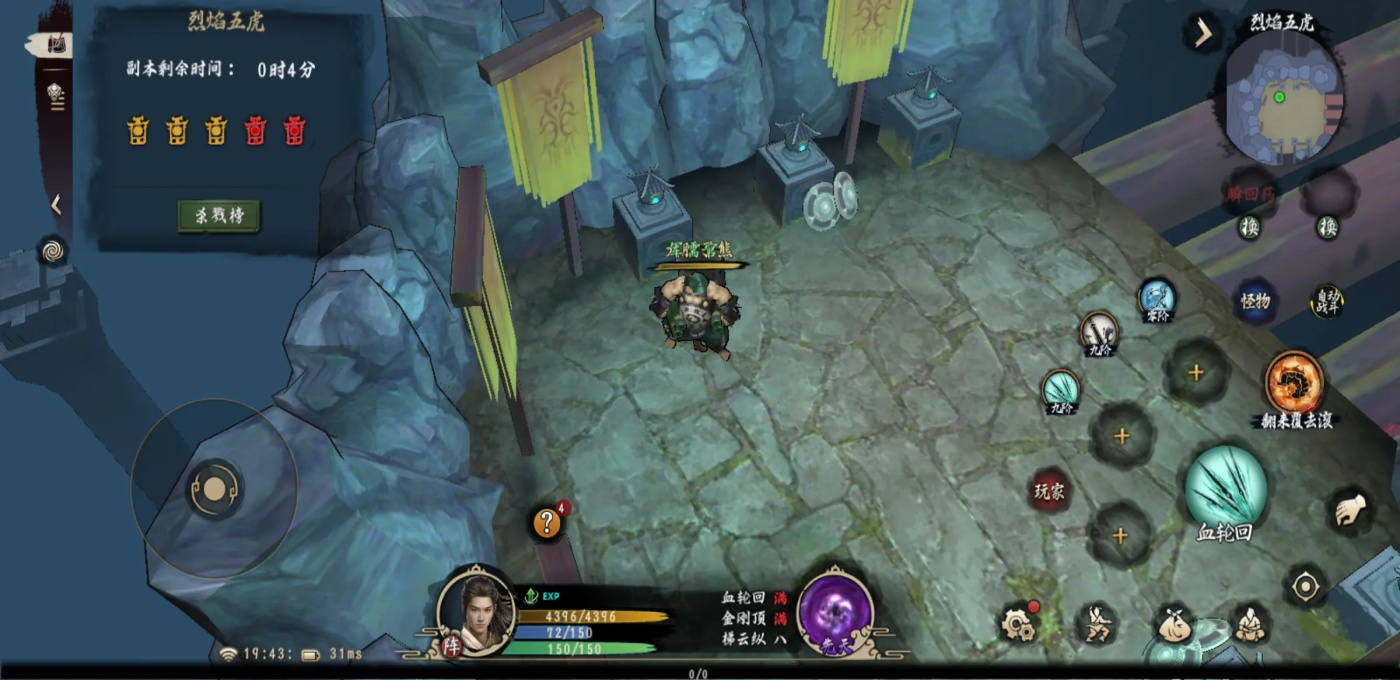1400x680 pixels.
Task: Collapse the left dungeon info panel
Action: pyautogui.click(x=56, y=205)
